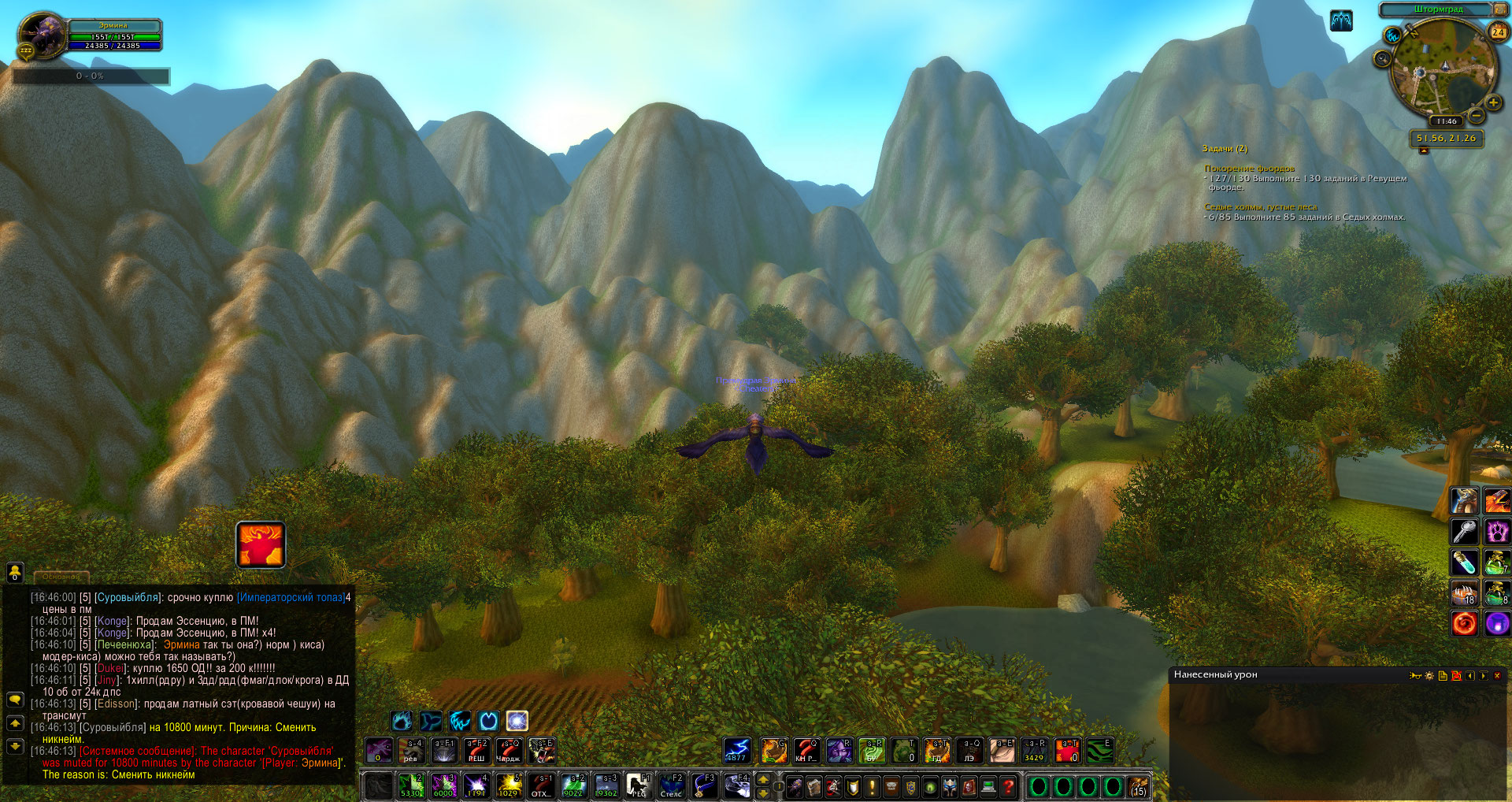Activate the purple paw ability
Image resolution: width=1512 pixels, height=802 pixels.
pos(1496,532)
